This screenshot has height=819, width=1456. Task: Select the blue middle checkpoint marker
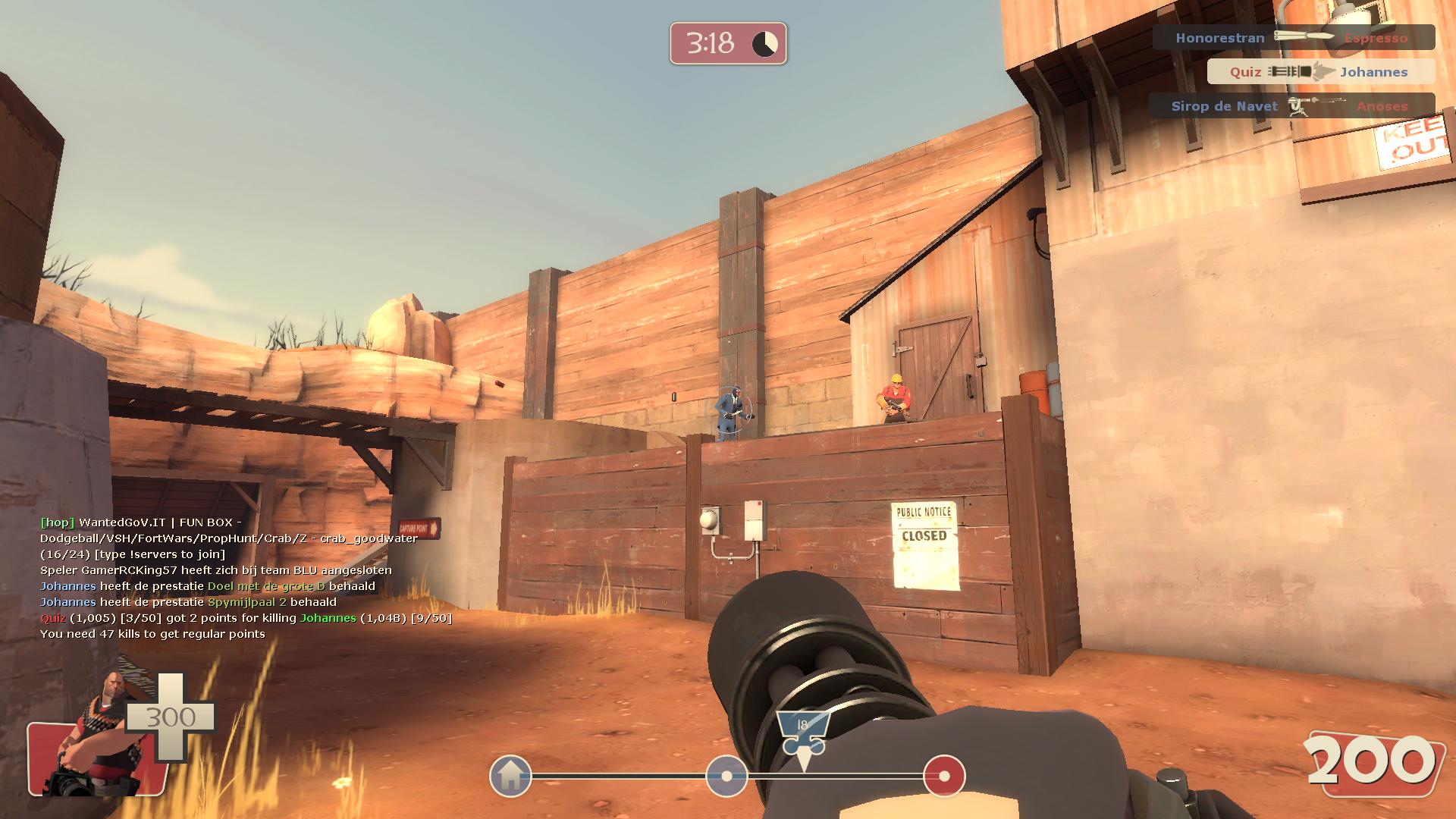click(x=726, y=776)
